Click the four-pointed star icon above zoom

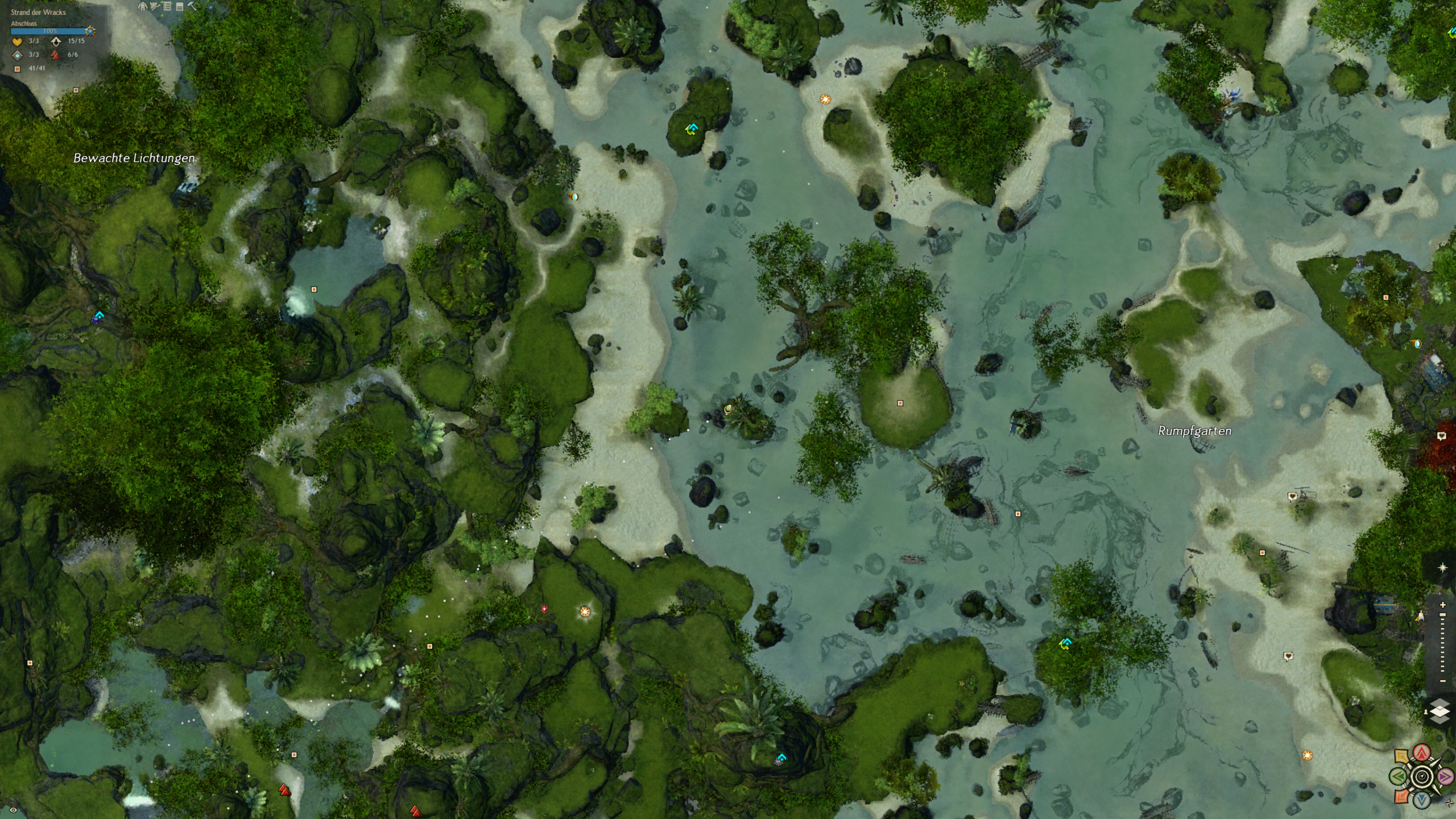point(1442,568)
